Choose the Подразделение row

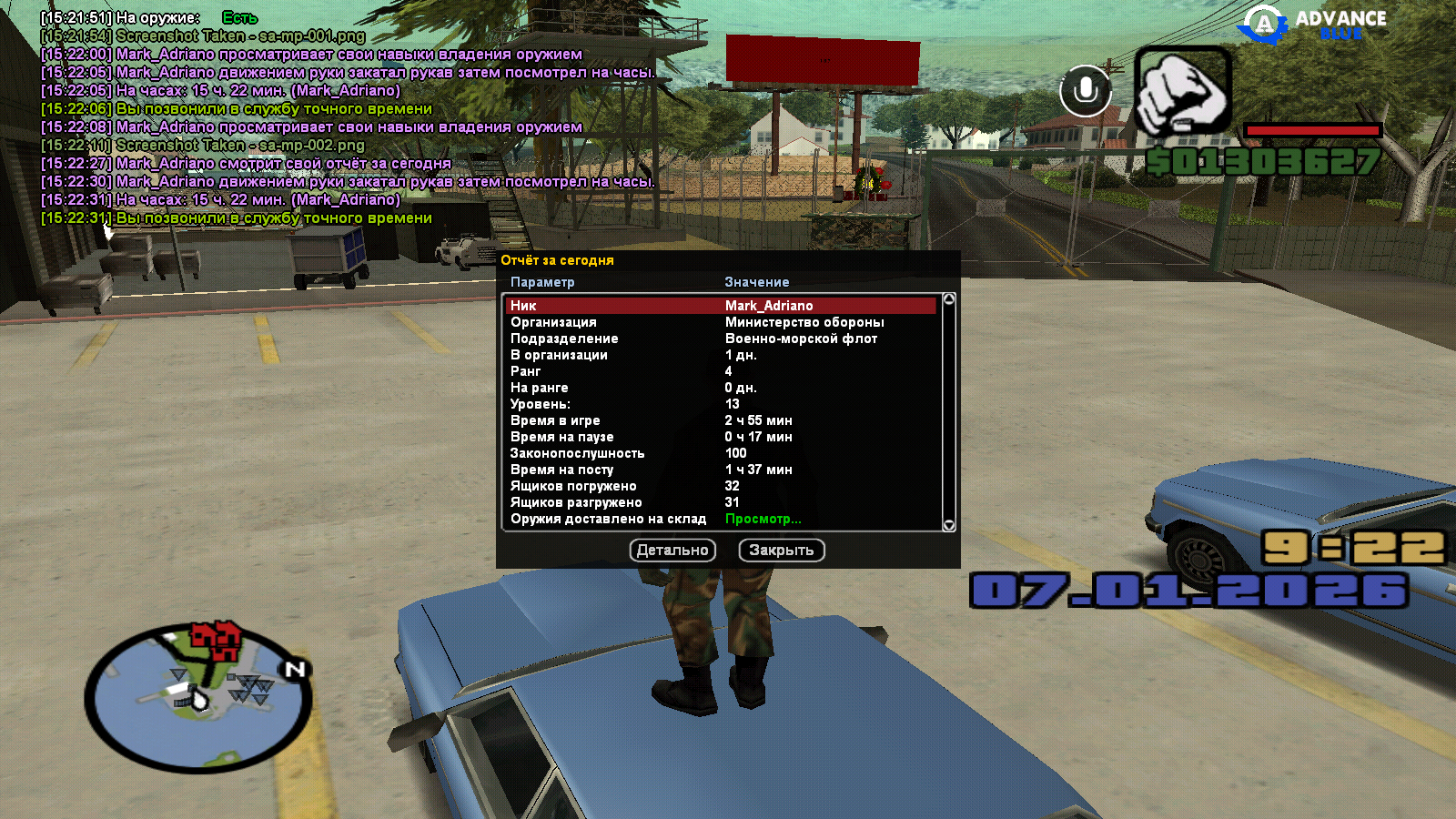(x=721, y=339)
